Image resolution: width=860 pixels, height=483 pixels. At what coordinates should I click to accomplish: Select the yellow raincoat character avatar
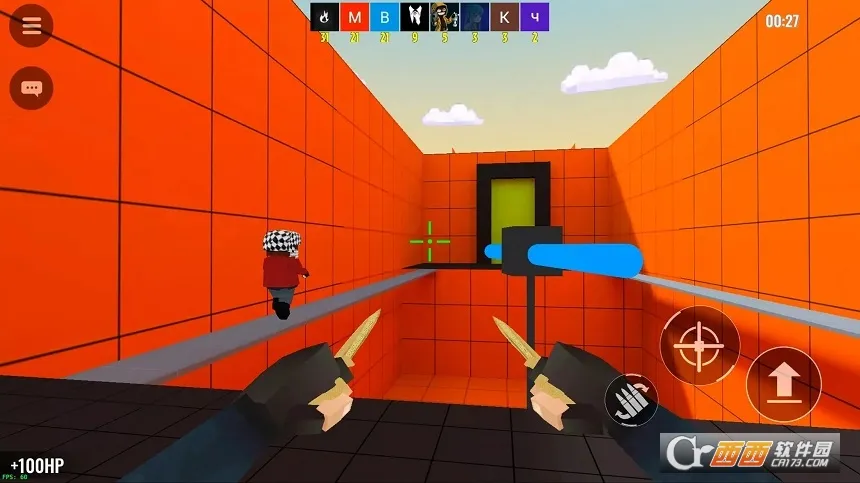[444, 17]
